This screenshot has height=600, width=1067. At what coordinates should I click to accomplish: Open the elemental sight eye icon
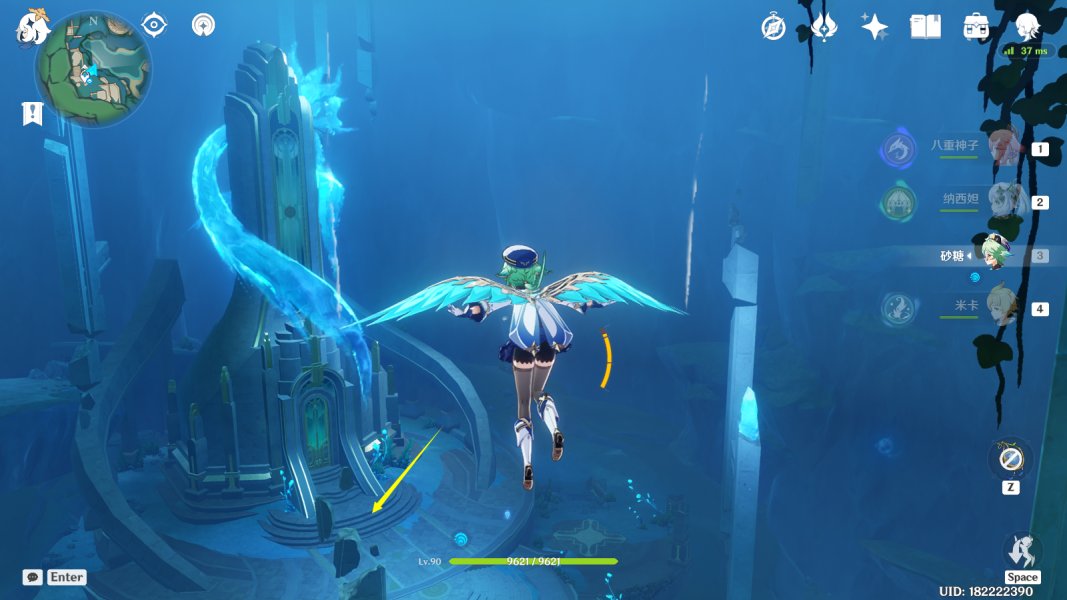tap(154, 24)
